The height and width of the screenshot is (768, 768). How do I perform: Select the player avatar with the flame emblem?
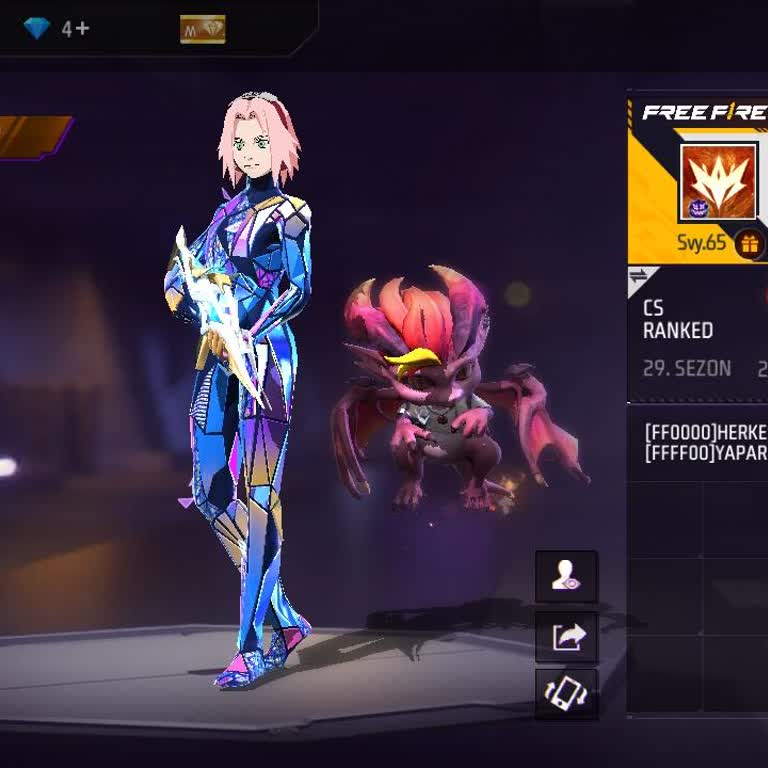(x=718, y=182)
